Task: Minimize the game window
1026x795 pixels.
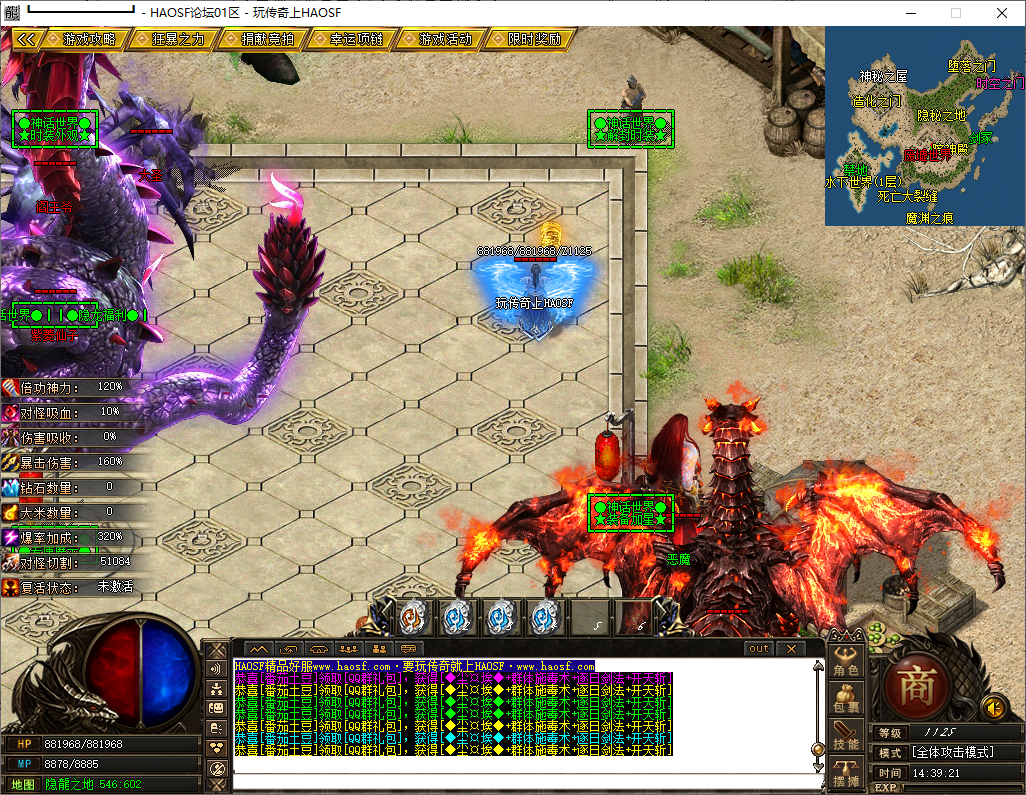Action: 910,13
